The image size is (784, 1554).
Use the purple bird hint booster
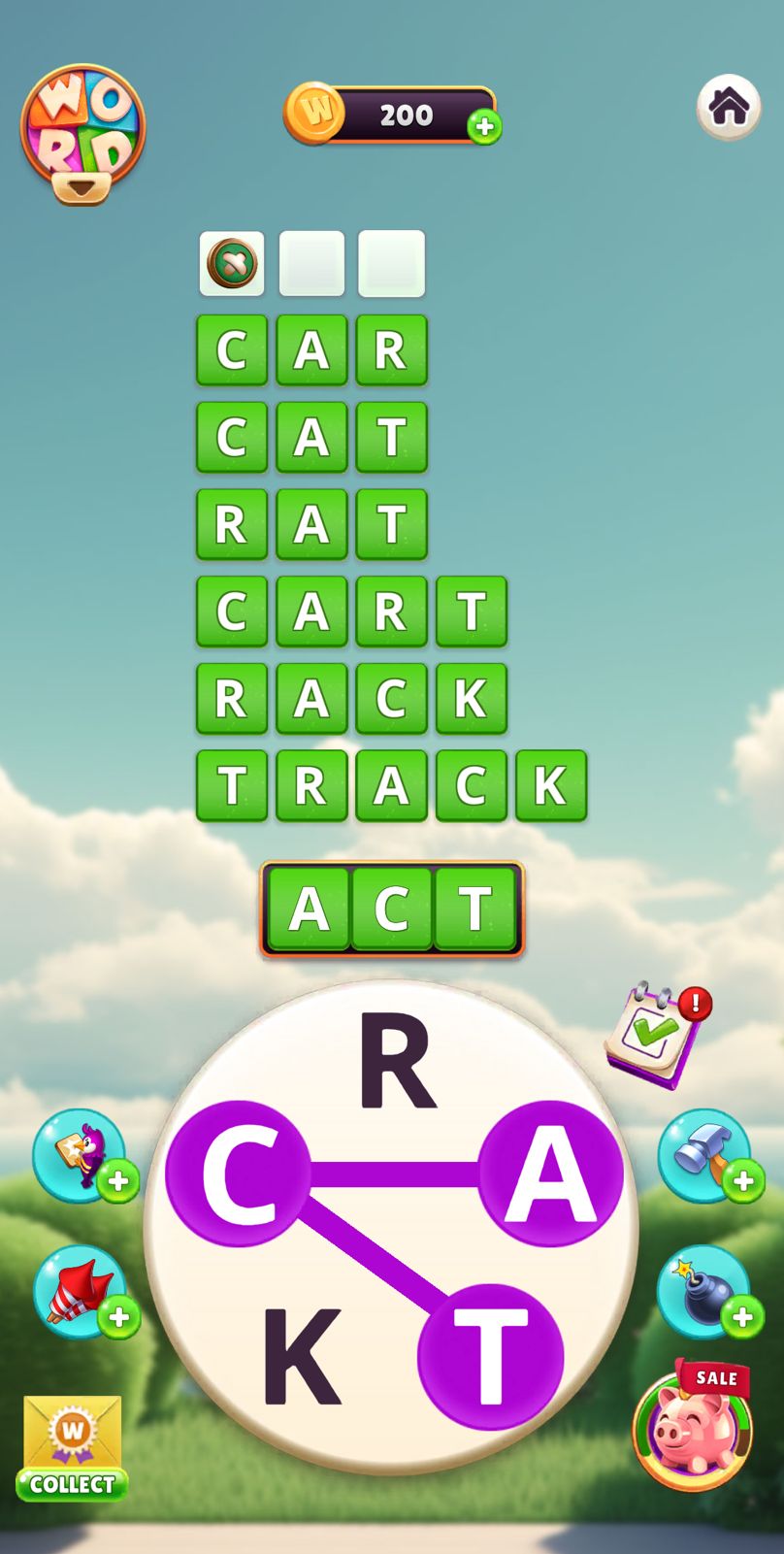pyautogui.click(x=80, y=1155)
